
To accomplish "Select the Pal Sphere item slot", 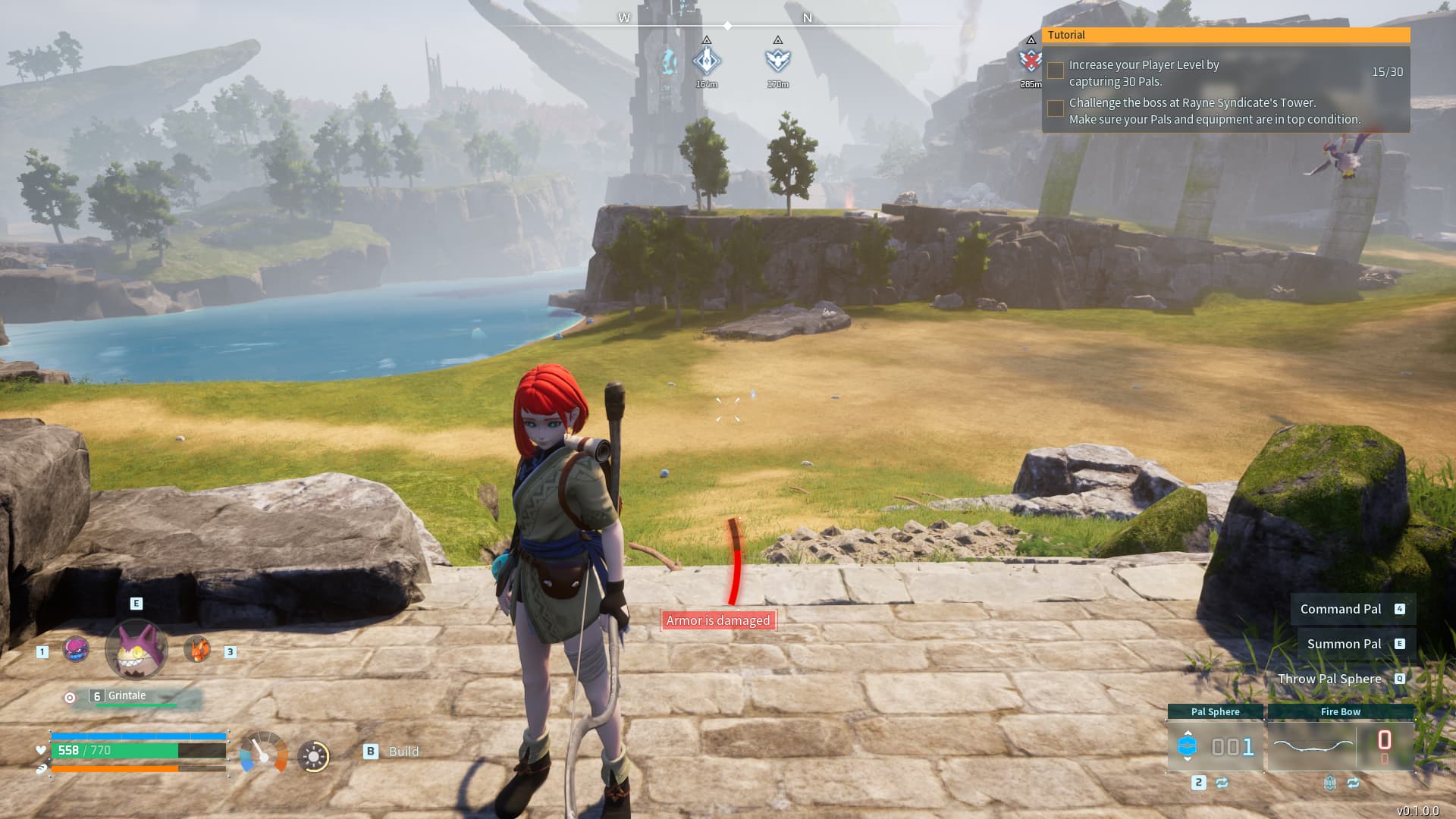I will 1215,746.
